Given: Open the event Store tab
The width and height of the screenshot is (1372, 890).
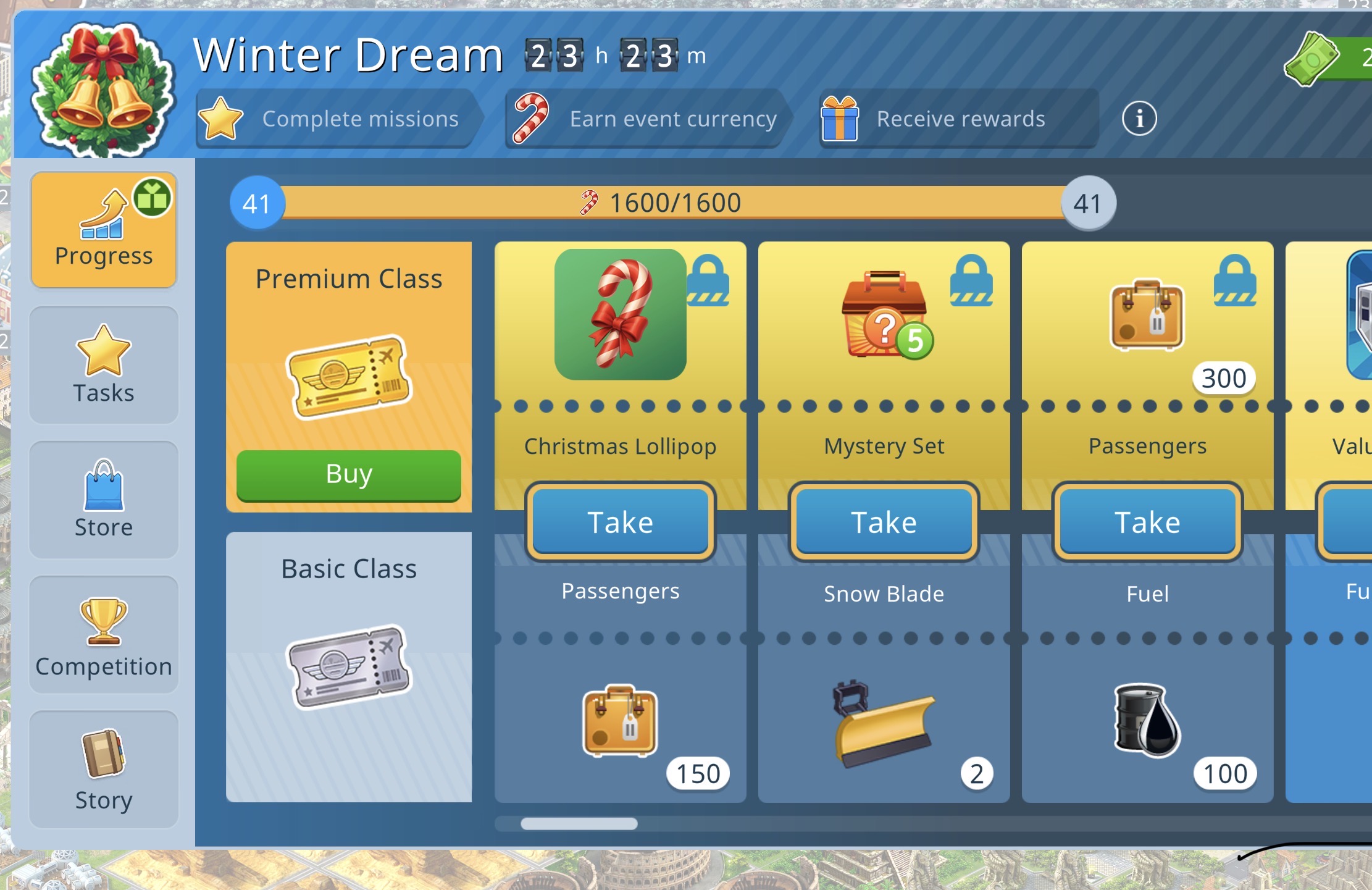Looking at the screenshot, I should [x=104, y=499].
